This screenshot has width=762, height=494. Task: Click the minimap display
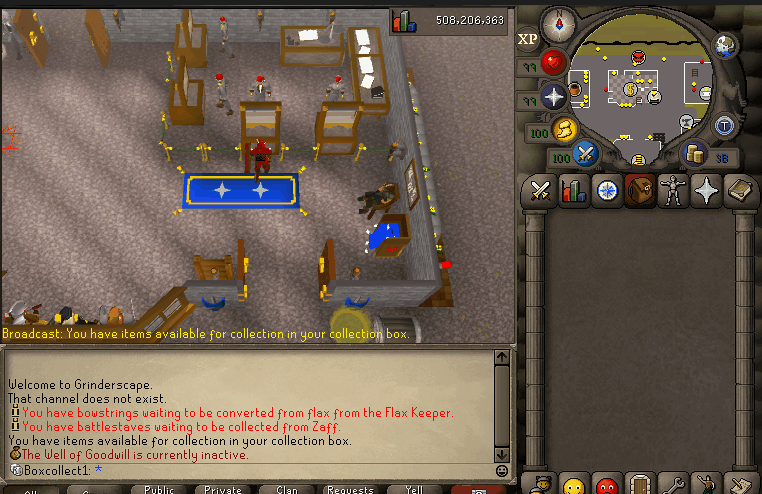click(x=641, y=88)
